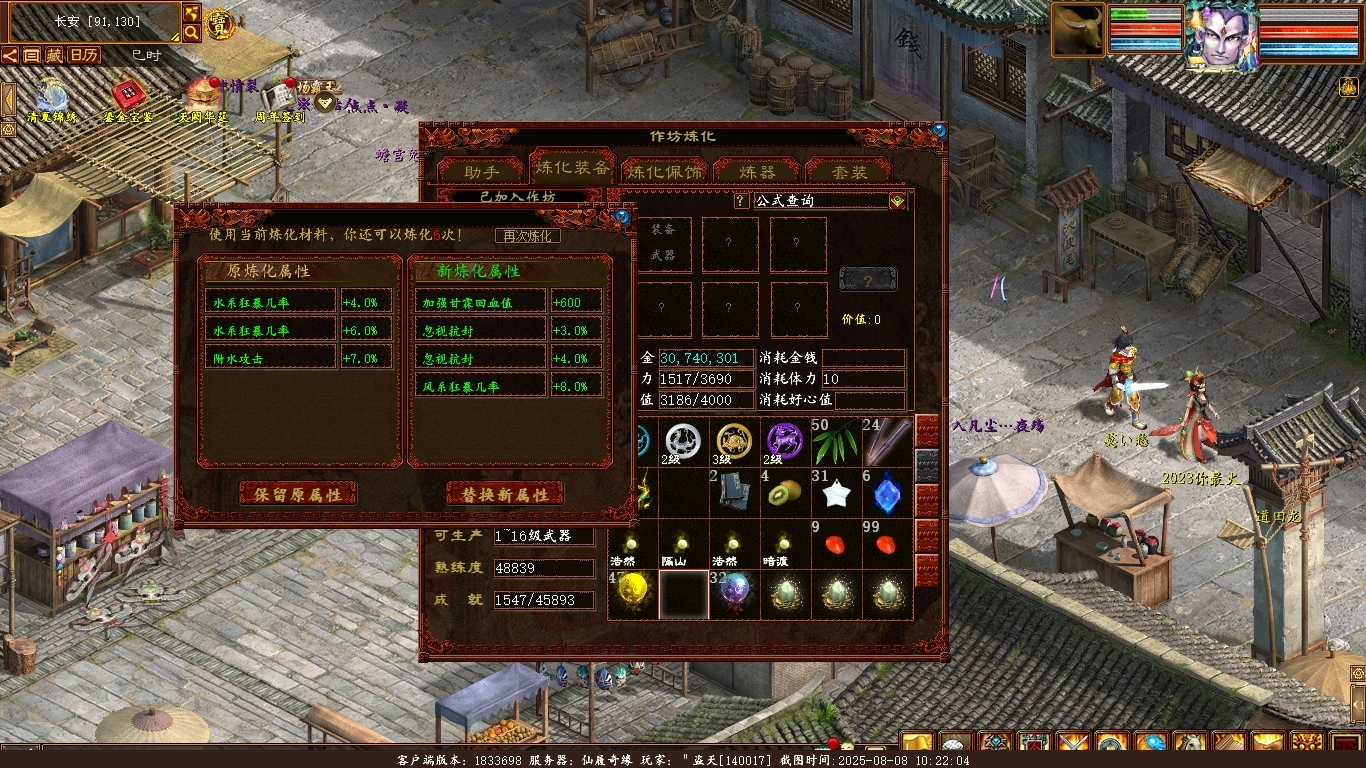Image resolution: width=1366 pixels, height=768 pixels.
Task: Open the round 寶 treasure icon
Action: (218, 24)
